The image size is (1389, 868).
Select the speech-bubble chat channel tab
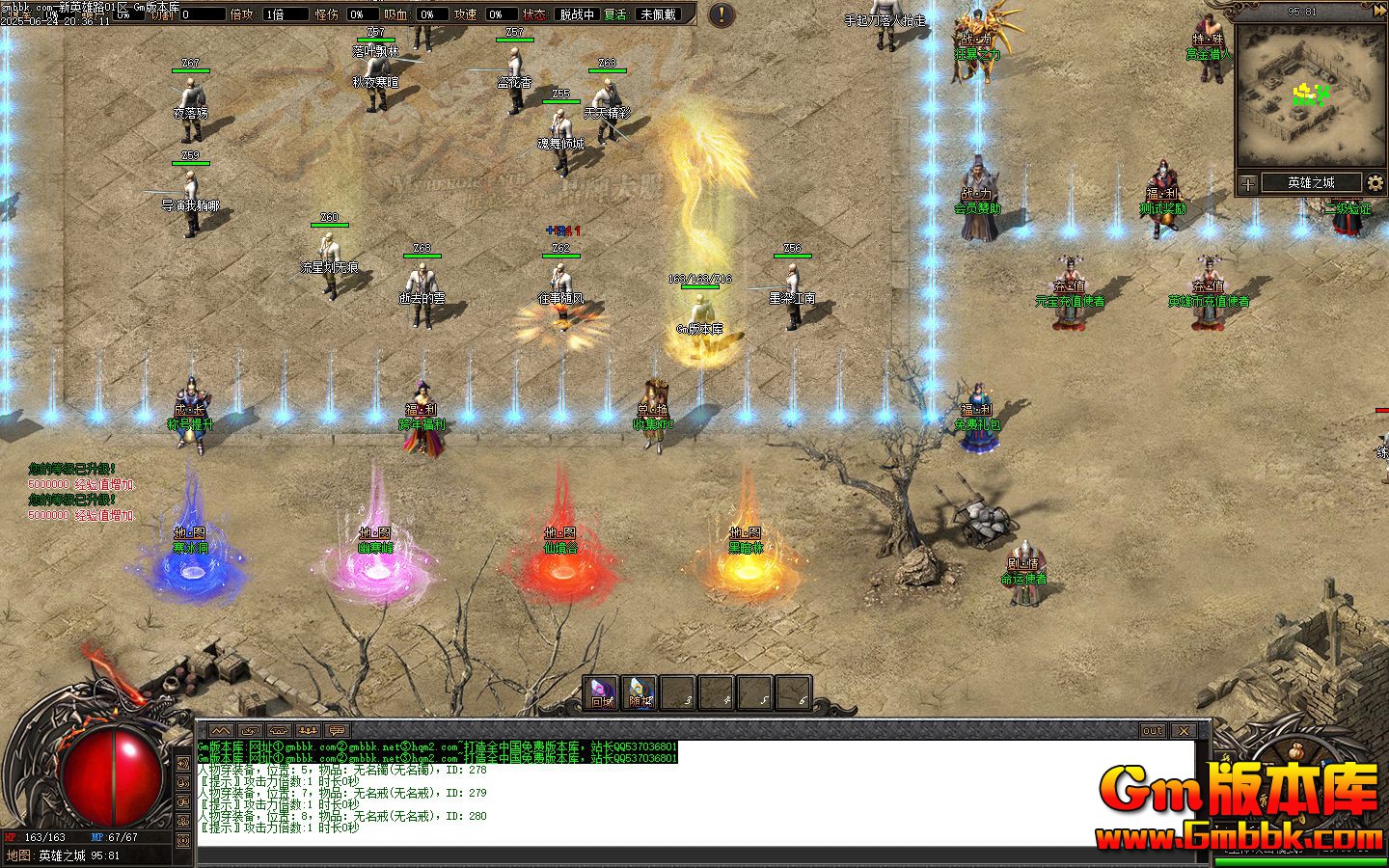point(337,731)
